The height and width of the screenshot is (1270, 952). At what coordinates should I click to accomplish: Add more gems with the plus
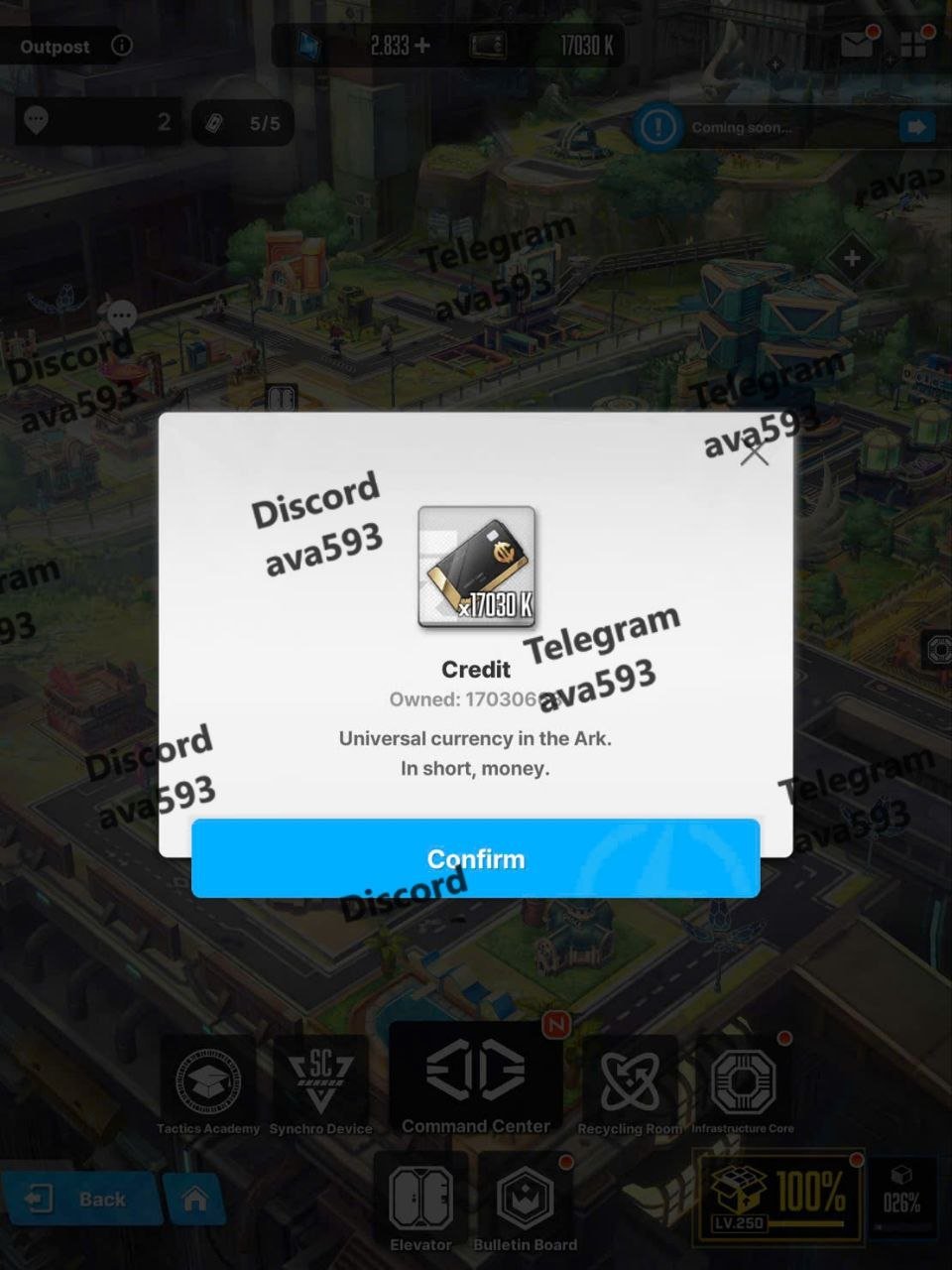pos(421,46)
